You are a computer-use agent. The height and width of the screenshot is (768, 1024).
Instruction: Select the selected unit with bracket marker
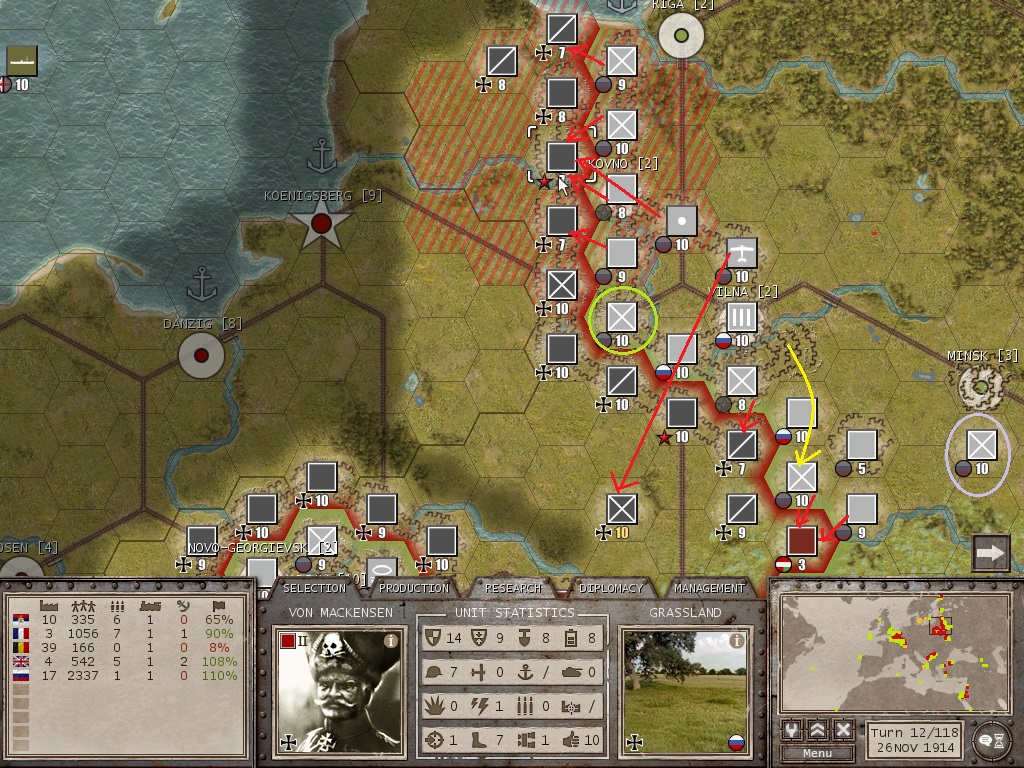(562, 156)
